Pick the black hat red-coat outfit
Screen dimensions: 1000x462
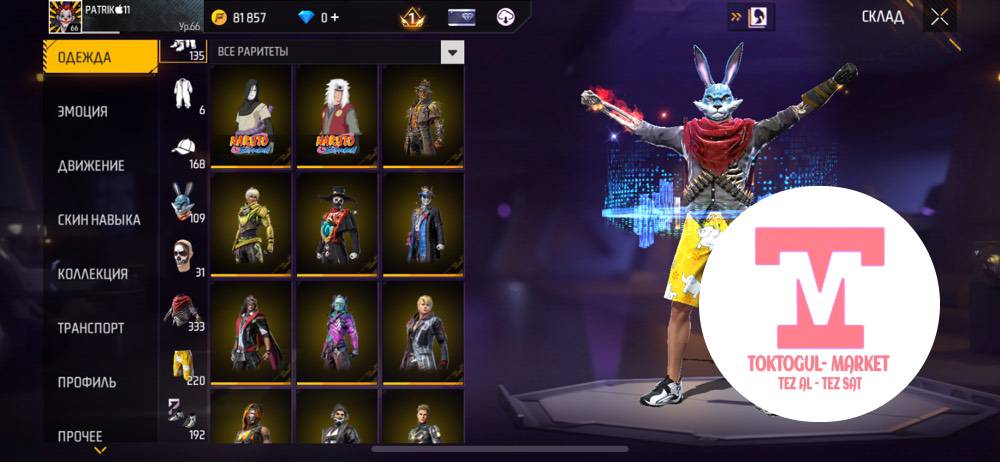pos(335,224)
